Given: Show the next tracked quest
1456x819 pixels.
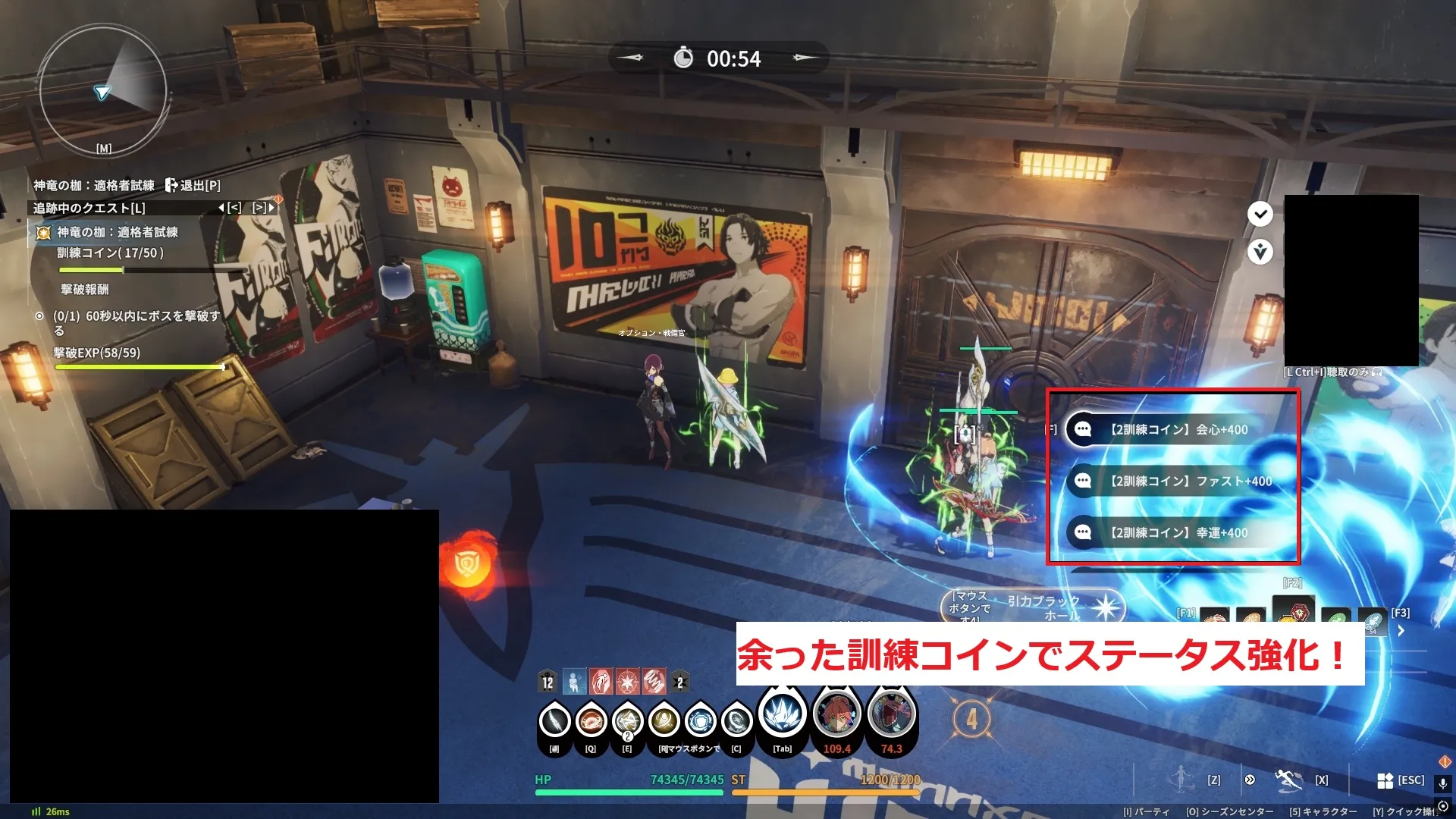Looking at the screenshot, I should click(x=263, y=207).
